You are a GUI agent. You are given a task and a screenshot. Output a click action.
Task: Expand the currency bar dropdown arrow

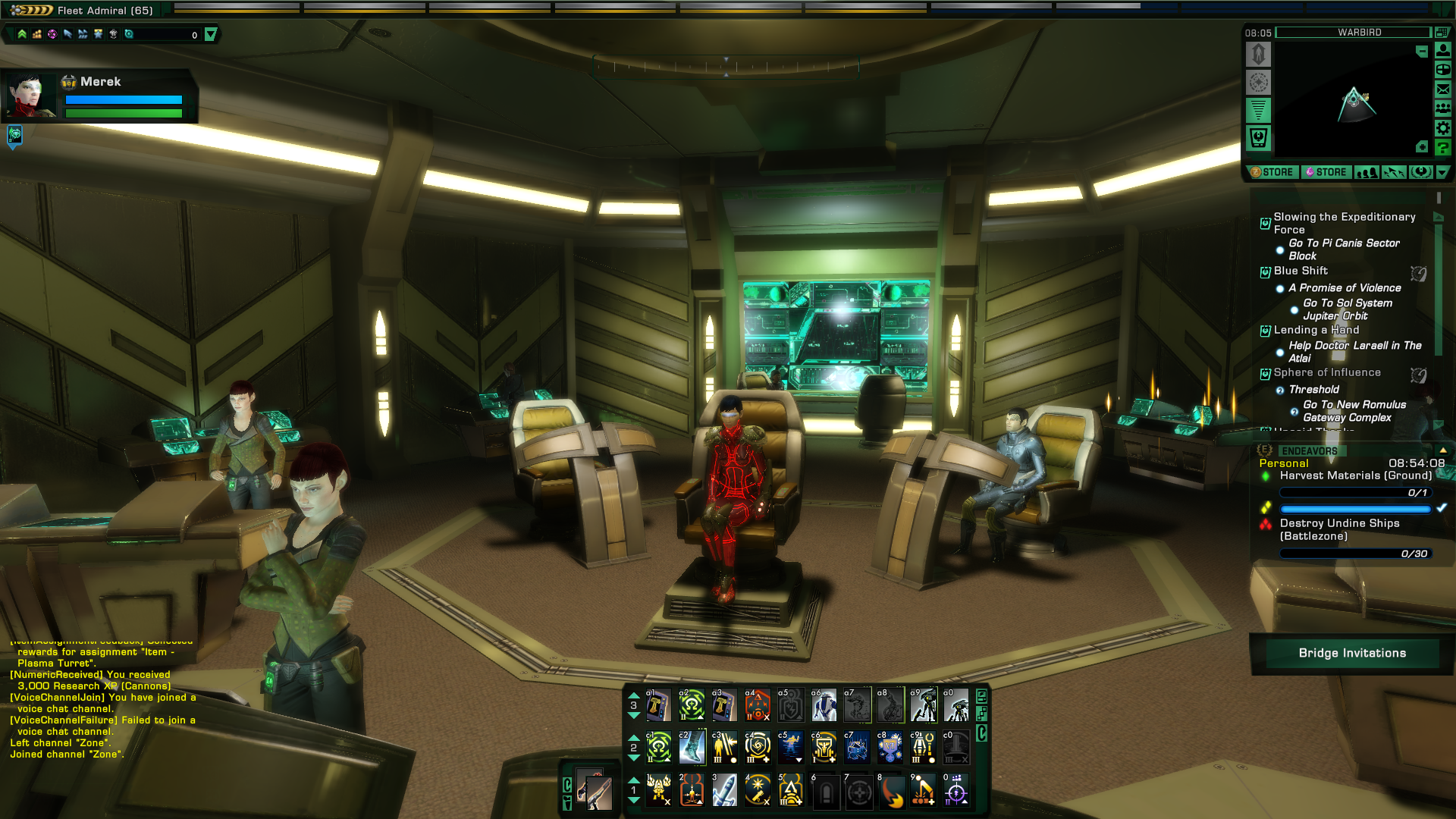211,34
